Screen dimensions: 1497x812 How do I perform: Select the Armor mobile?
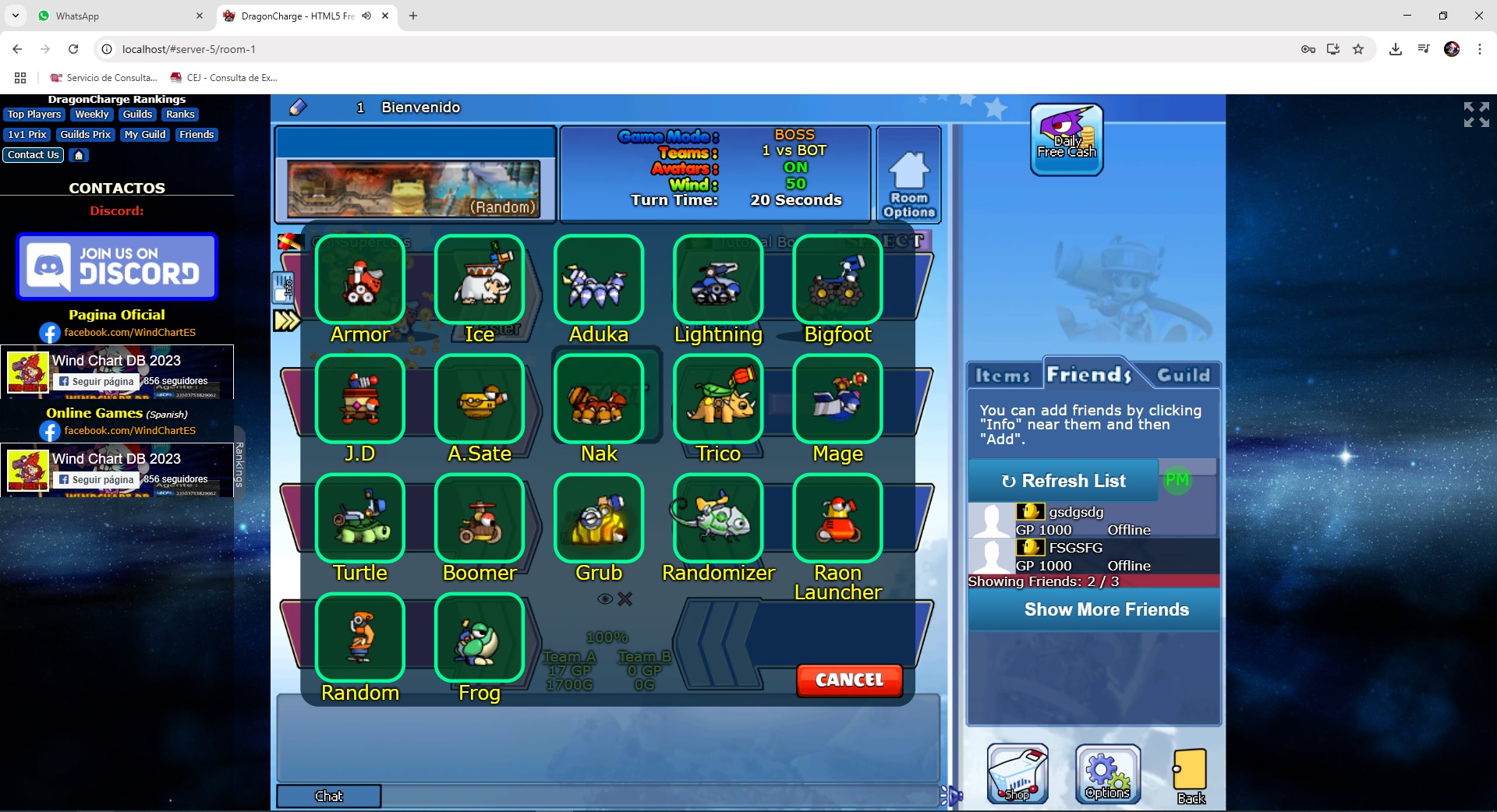(359, 281)
